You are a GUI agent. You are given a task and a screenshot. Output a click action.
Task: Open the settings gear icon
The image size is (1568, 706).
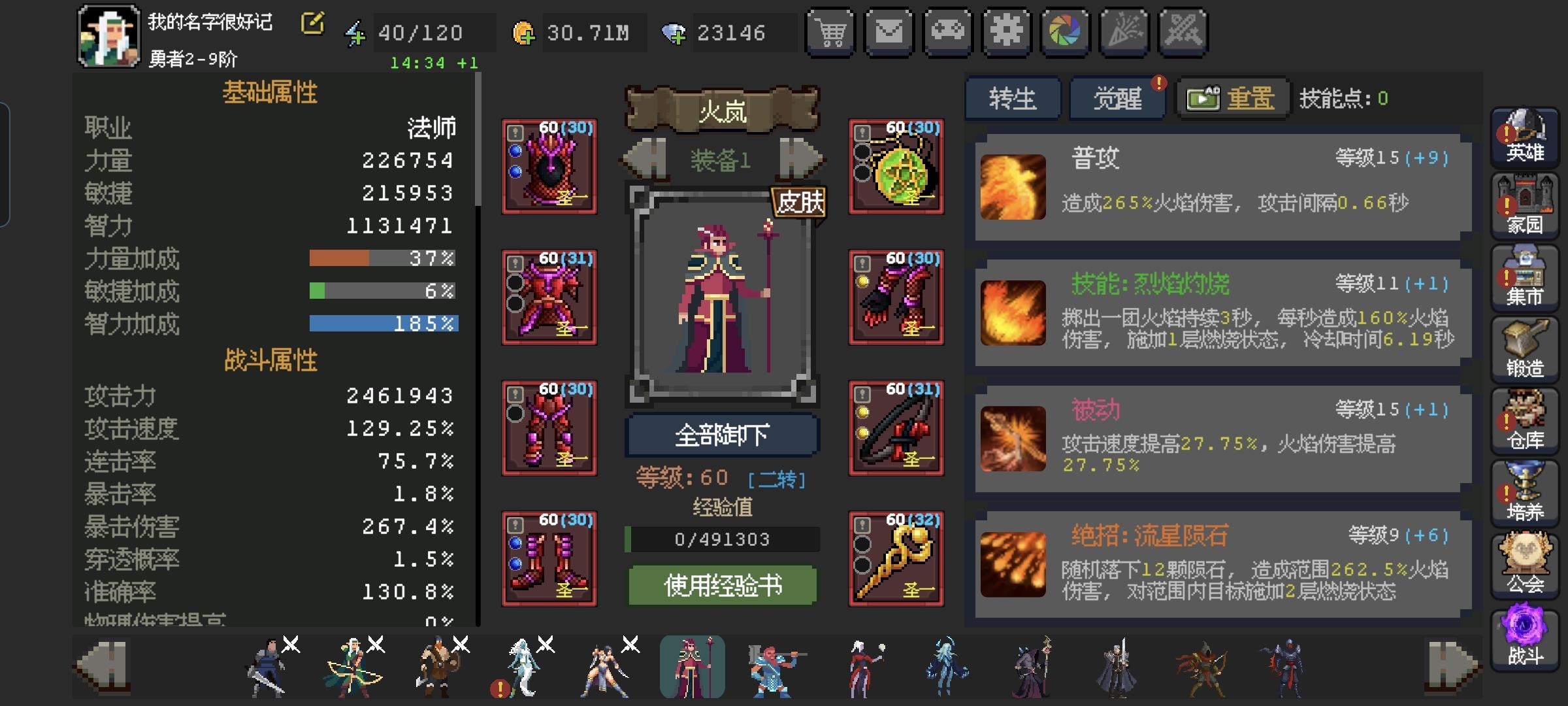point(1006,31)
